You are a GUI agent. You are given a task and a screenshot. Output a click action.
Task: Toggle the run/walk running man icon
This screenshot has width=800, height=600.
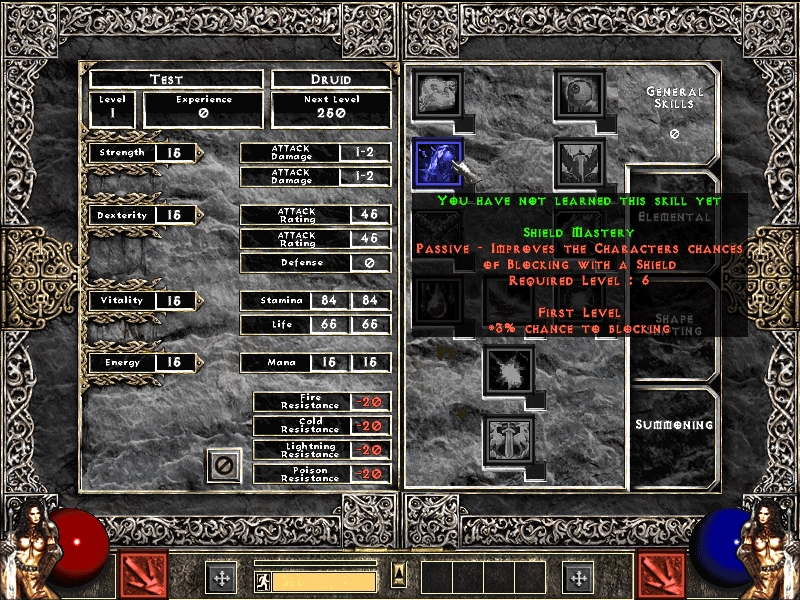click(x=262, y=579)
